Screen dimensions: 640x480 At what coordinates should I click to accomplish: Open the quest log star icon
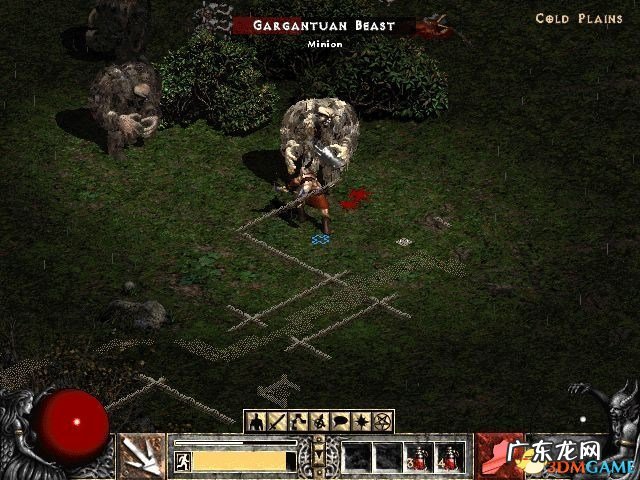(362, 421)
